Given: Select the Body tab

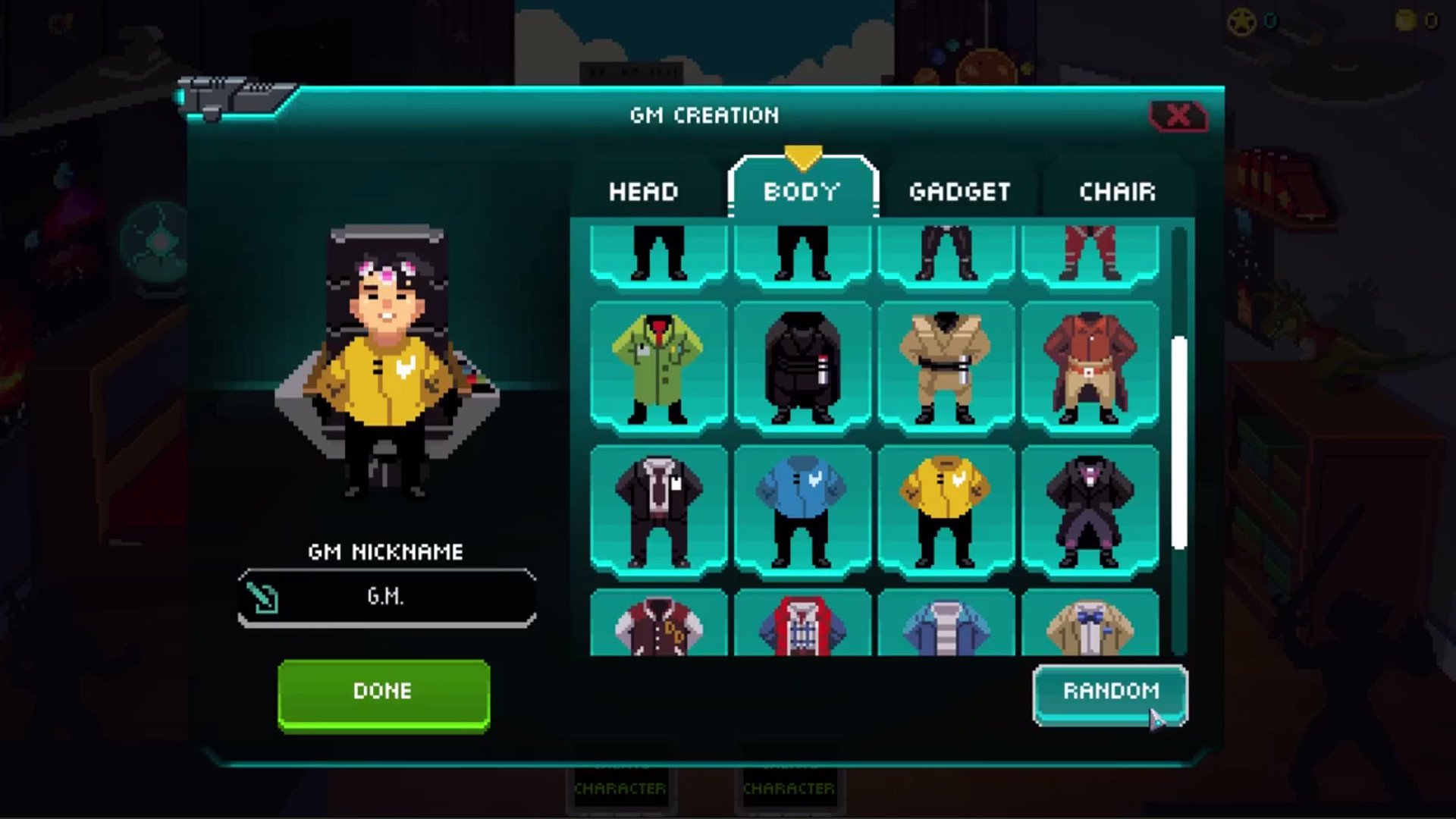Looking at the screenshot, I should [x=802, y=192].
